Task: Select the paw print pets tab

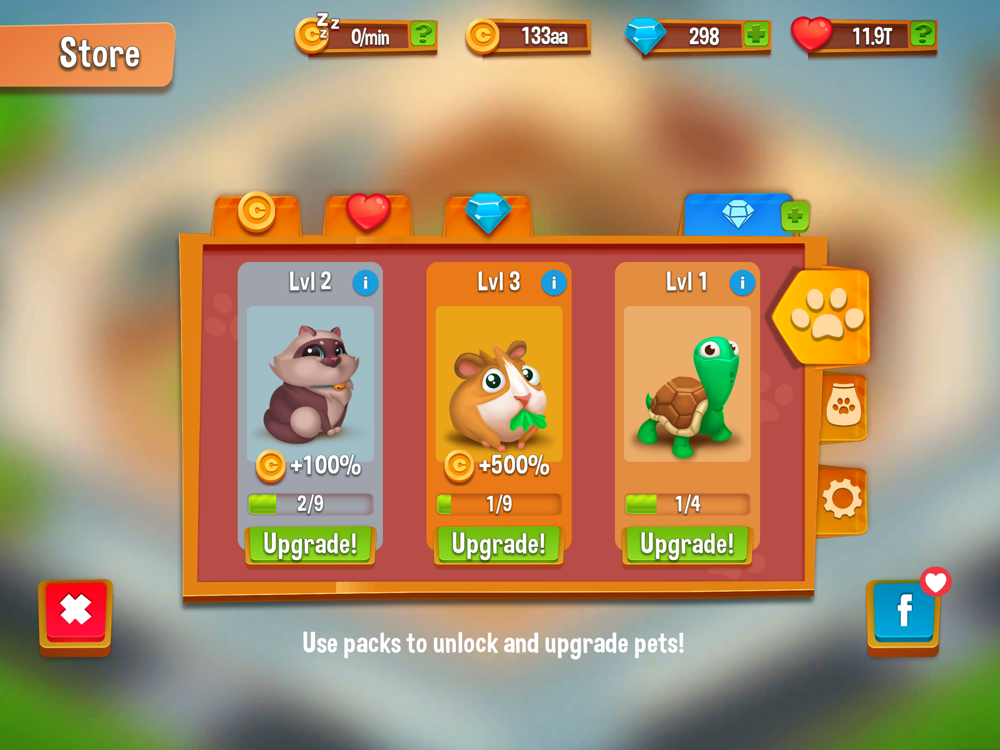Action: pos(826,317)
